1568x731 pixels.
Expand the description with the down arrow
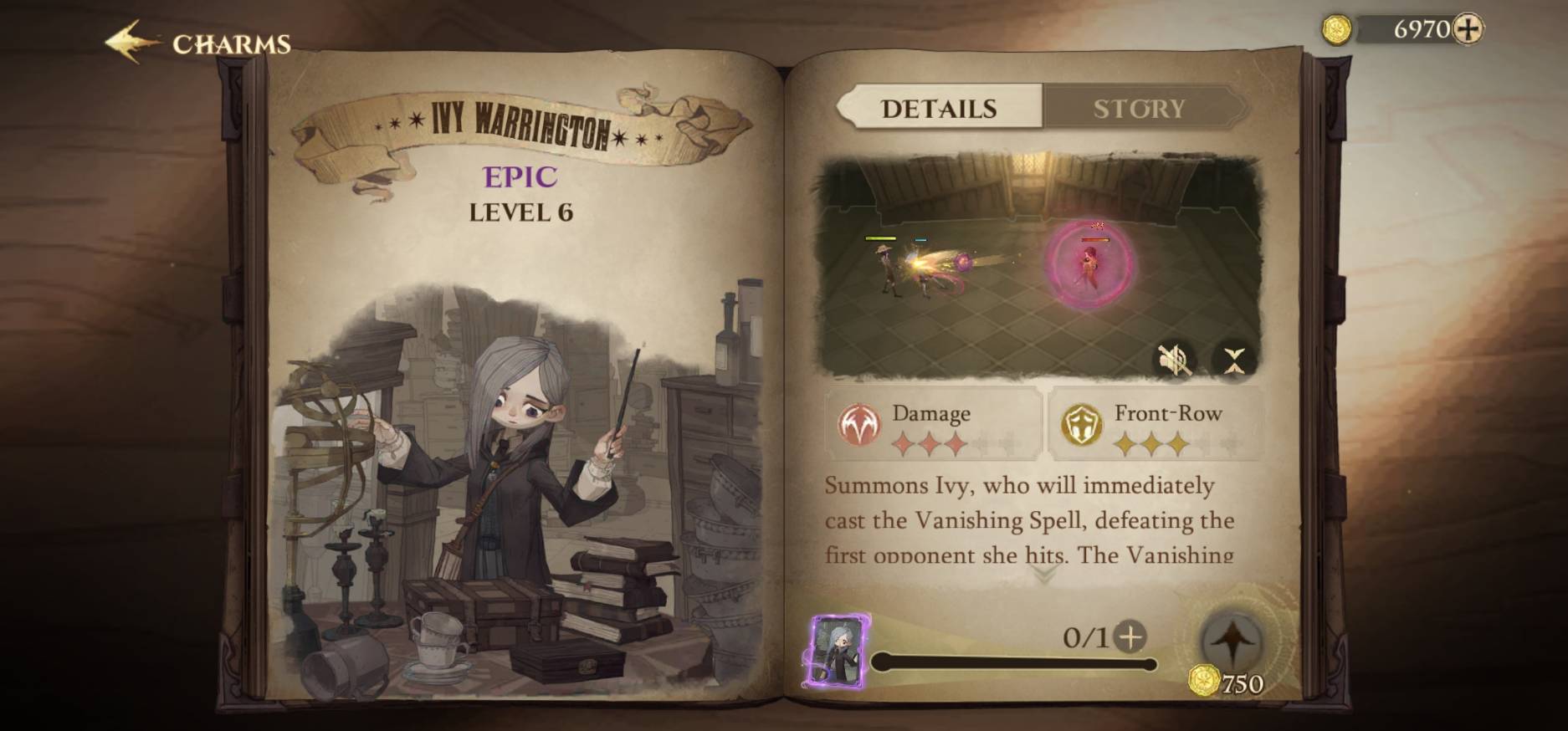click(1043, 575)
